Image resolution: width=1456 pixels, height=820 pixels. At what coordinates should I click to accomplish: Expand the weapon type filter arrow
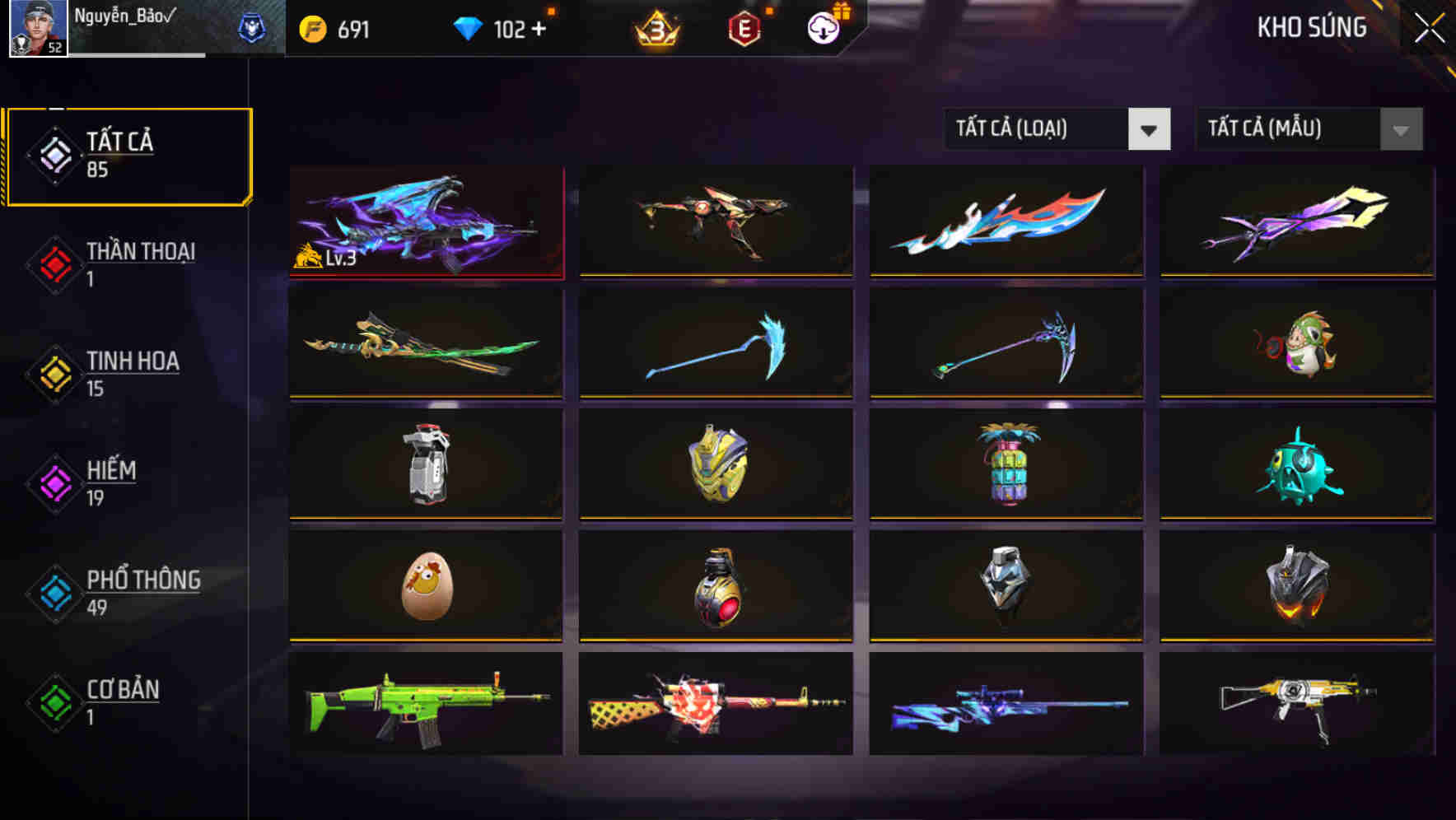coord(1150,129)
